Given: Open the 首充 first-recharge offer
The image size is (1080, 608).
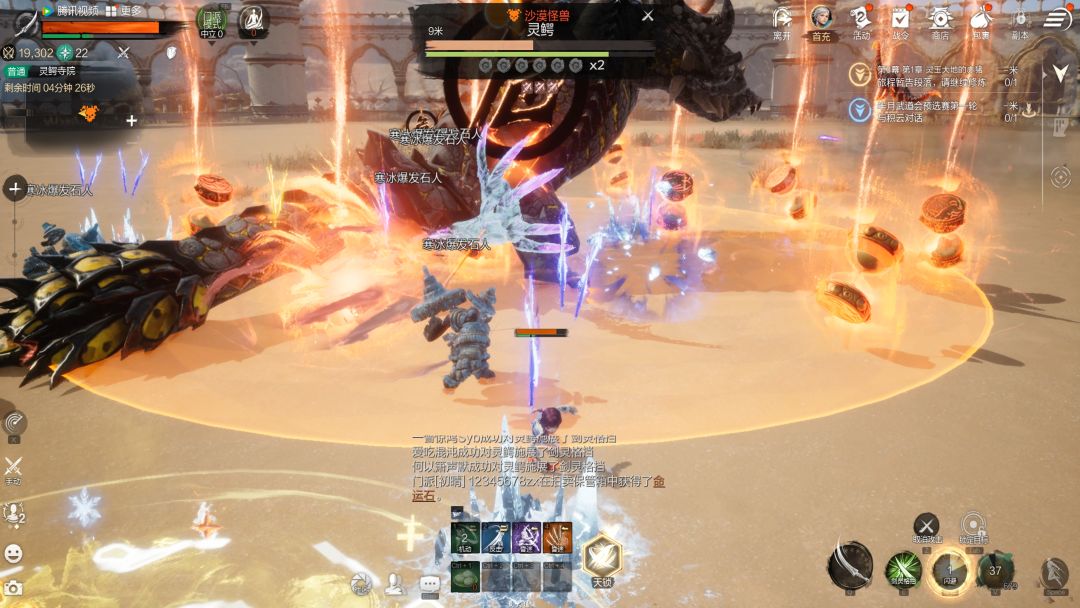Looking at the screenshot, I should point(821,18).
